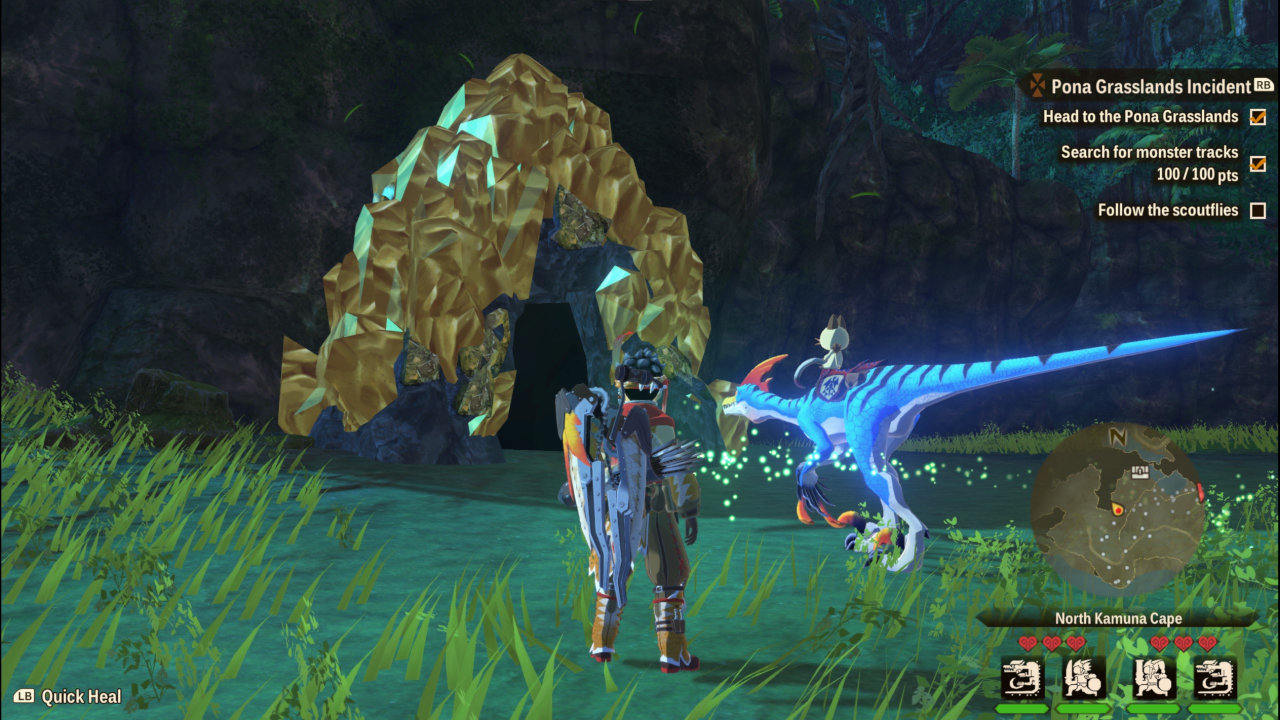Select the village icon on the minimap
This screenshot has height=720, width=1280.
pyautogui.click(x=1140, y=472)
